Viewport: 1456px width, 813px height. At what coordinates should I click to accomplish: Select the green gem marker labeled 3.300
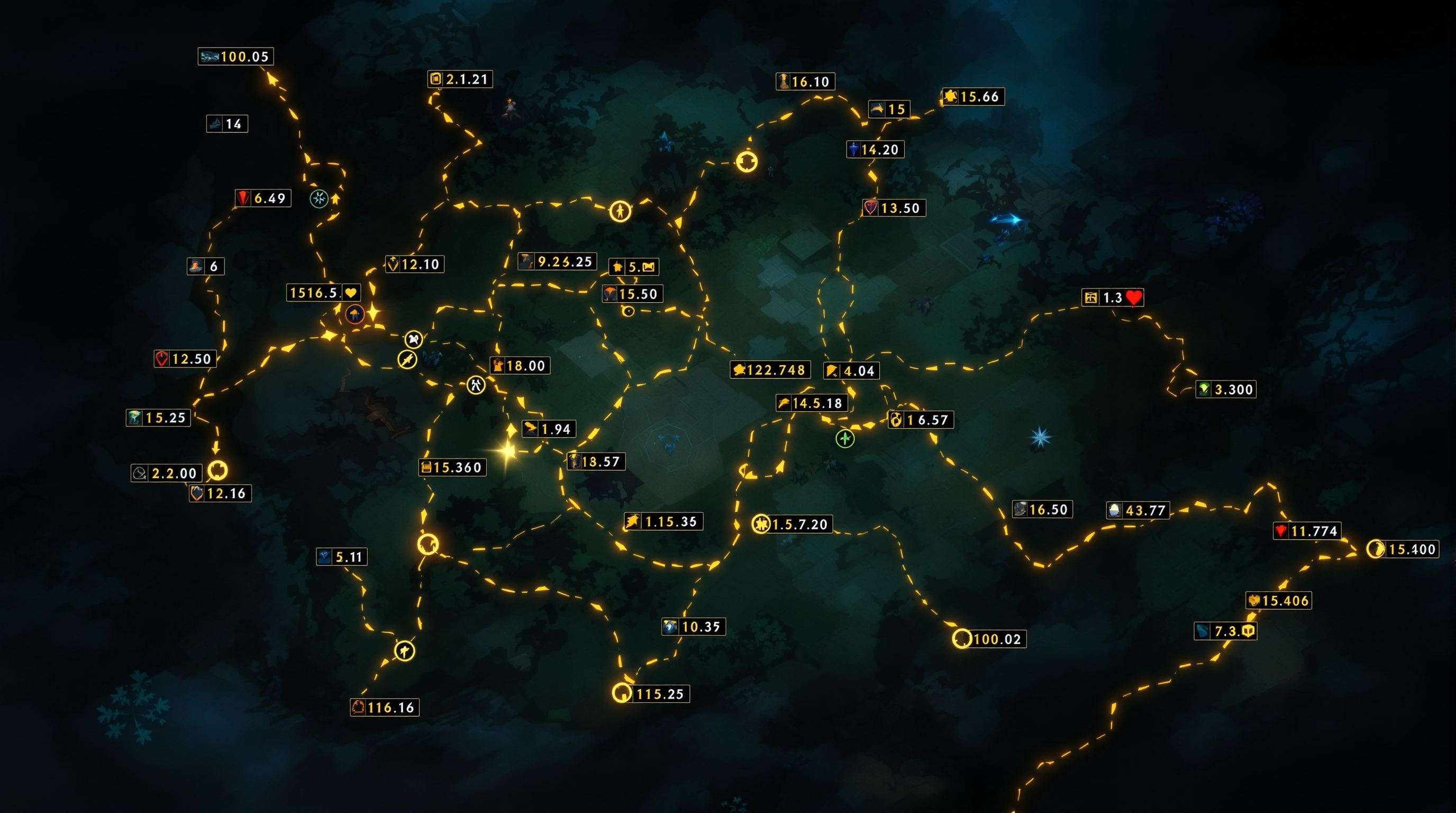1225,390
